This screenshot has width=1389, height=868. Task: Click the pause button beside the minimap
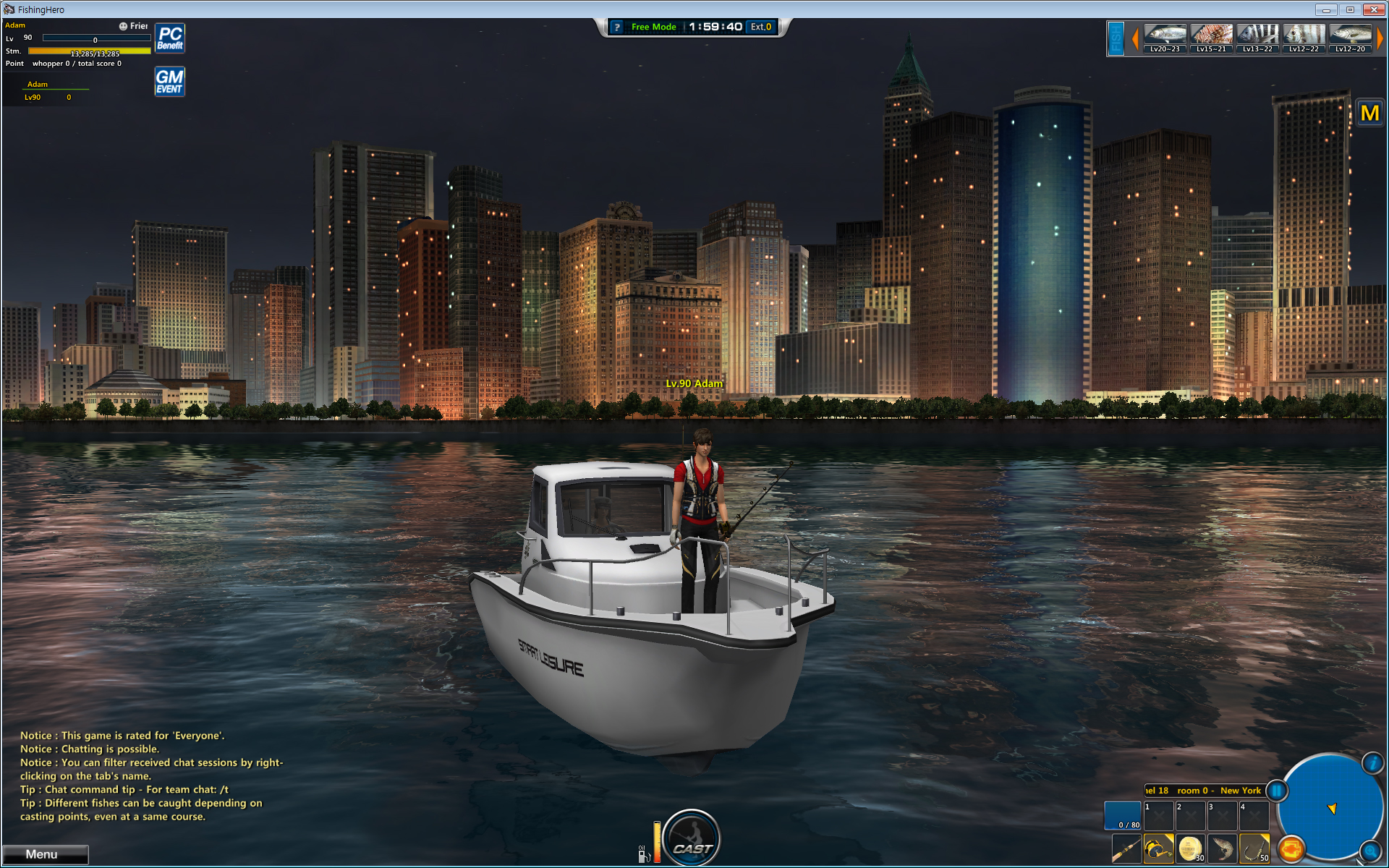coord(1277,791)
